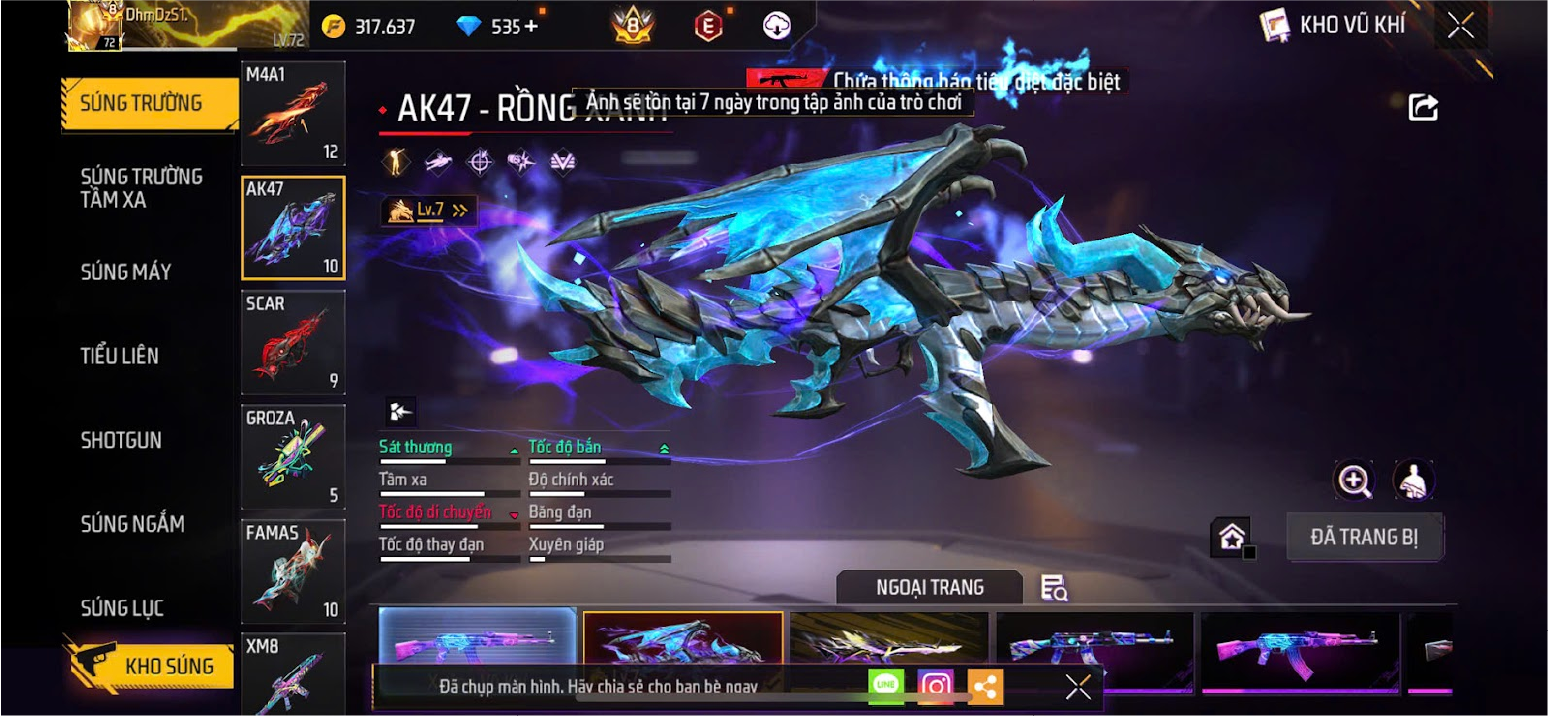Open the SÚNG LỤC category

(122, 608)
